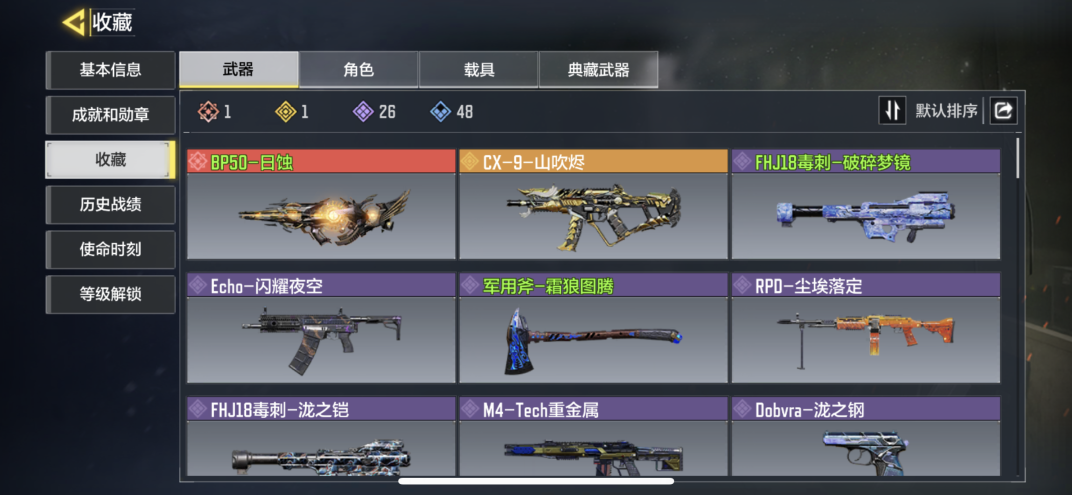Click the share icon button
Image resolution: width=1072 pixels, height=495 pixels.
point(1003,111)
